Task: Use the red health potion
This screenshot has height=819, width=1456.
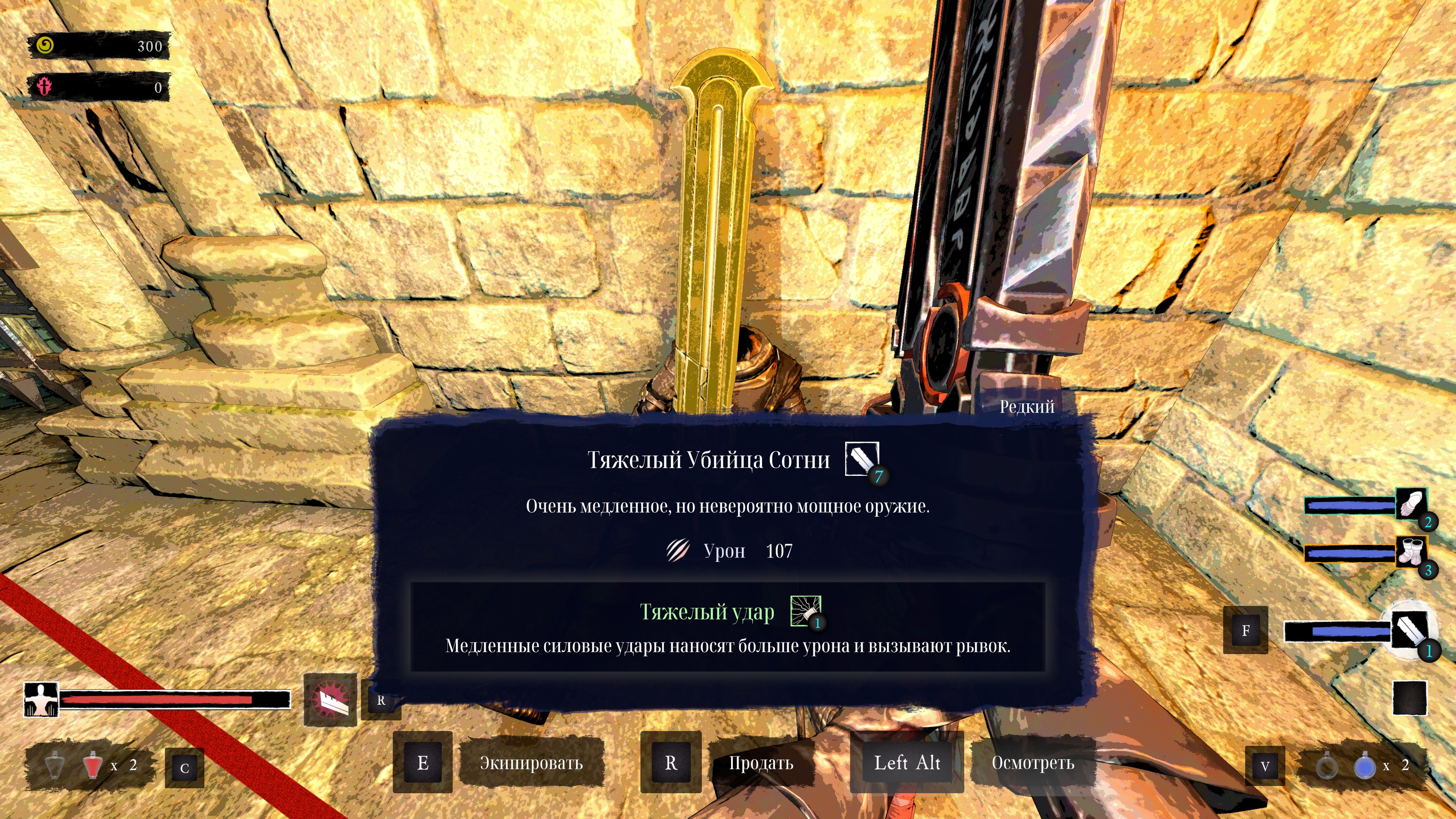Action: pos(91,765)
